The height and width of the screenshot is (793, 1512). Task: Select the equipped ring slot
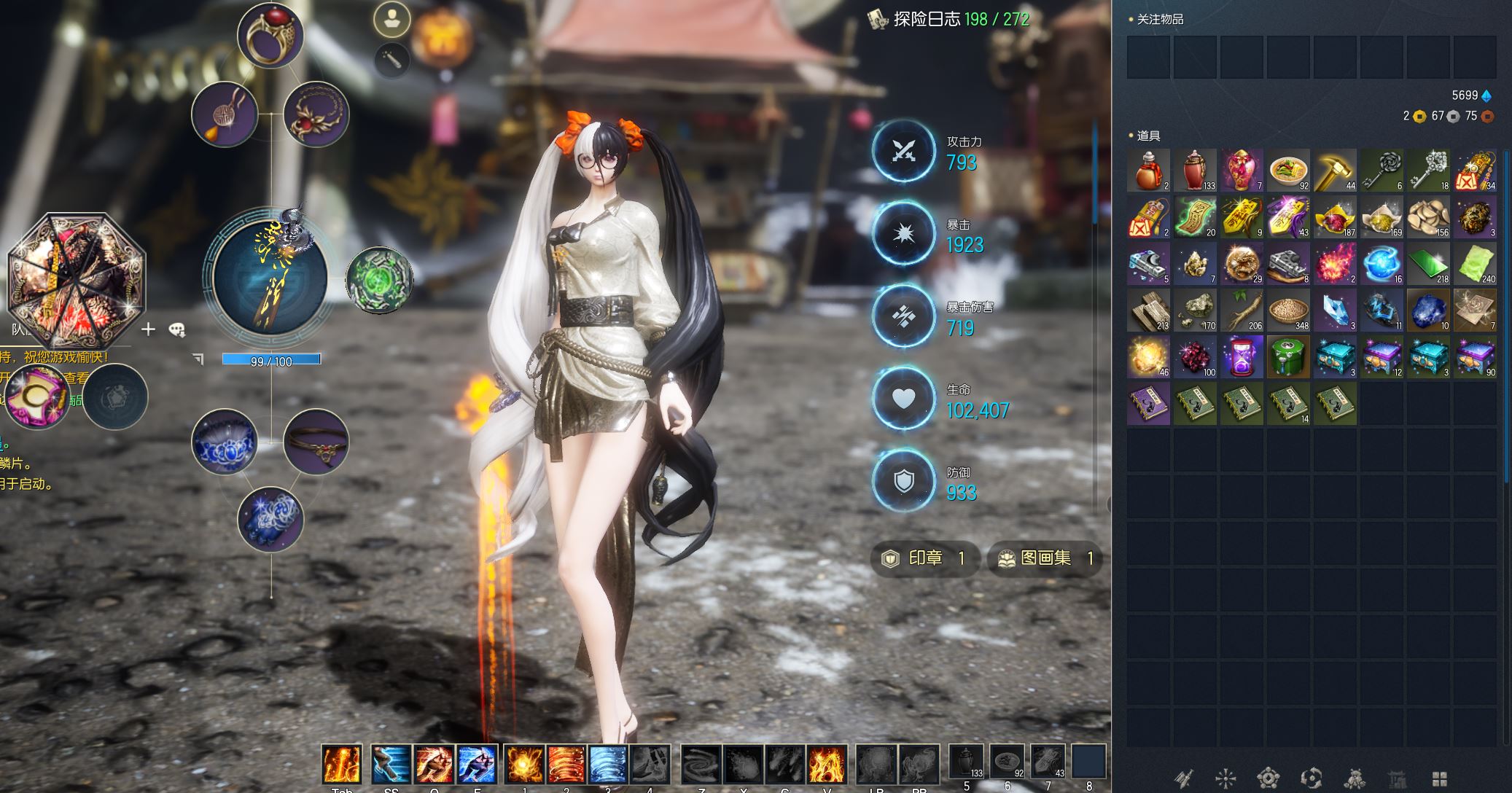tap(270, 35)
